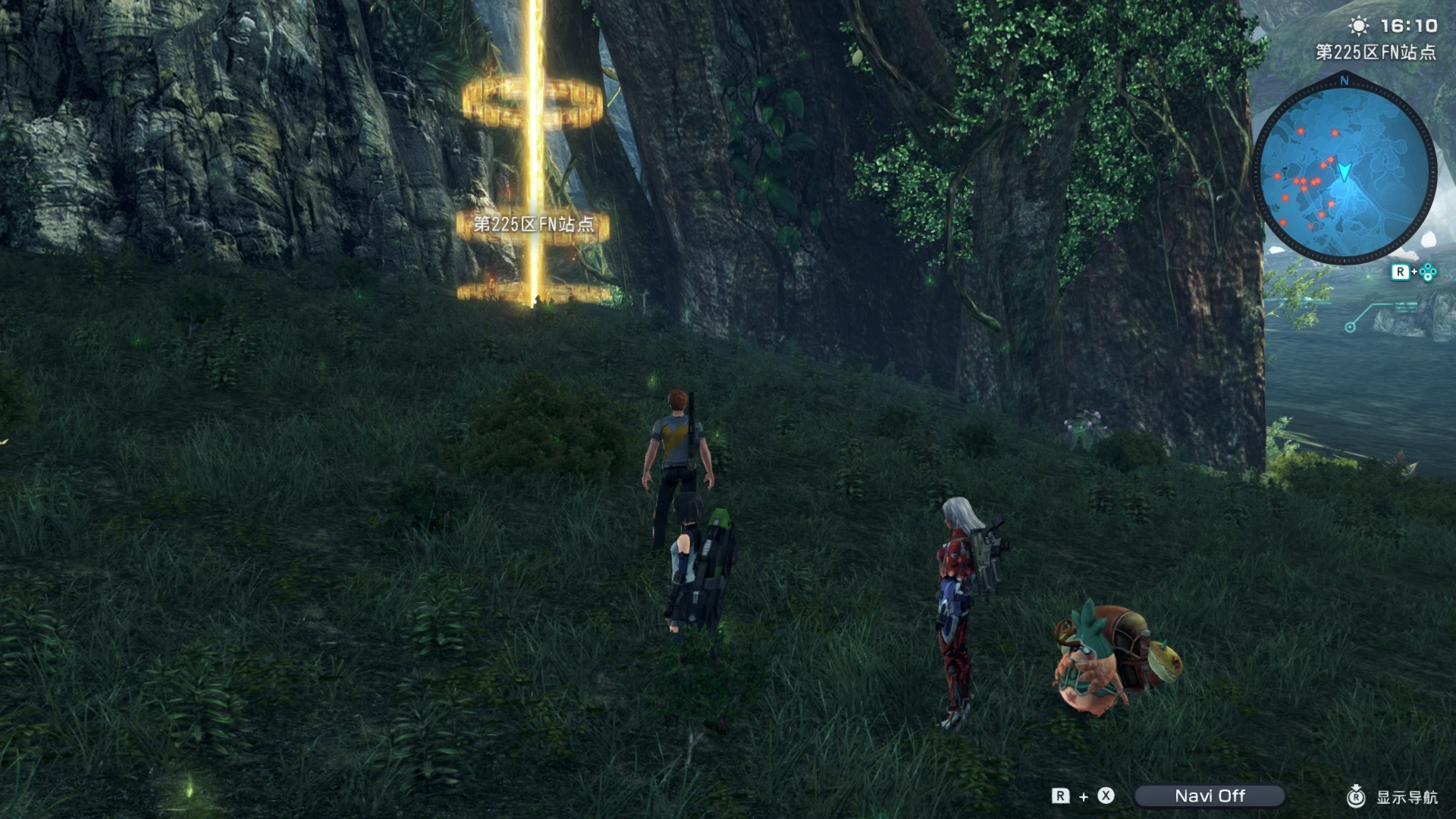Click the 16:10 time display
Image resolution: width=1456 pixels, height=819 pixels.
point(1410,25)
